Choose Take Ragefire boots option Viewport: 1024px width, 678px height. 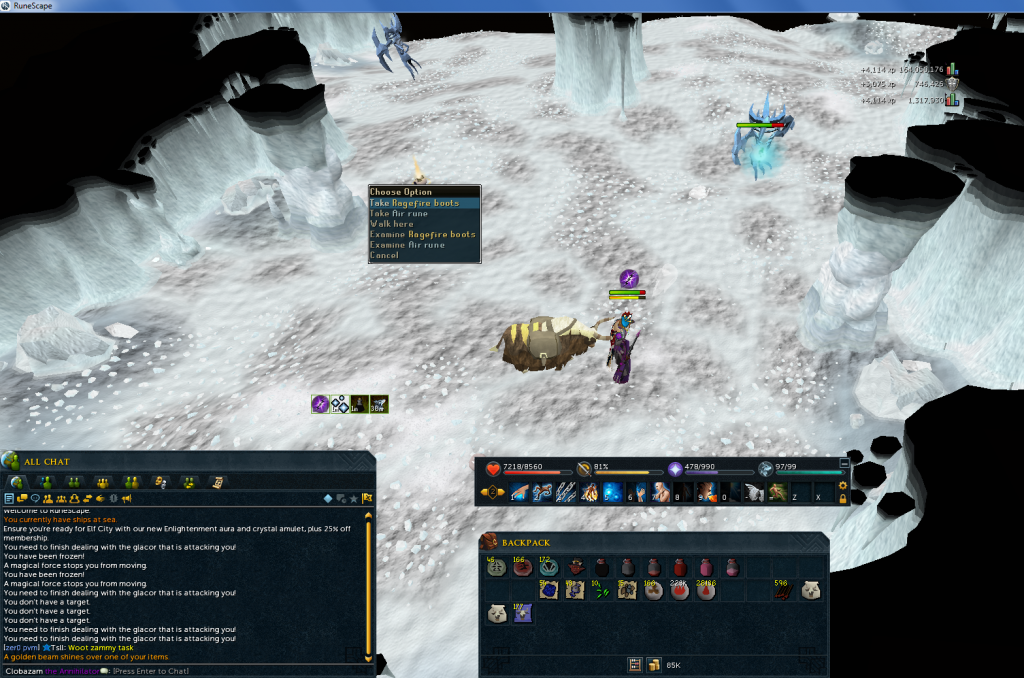pyautogui.click(x=415, y=203)
